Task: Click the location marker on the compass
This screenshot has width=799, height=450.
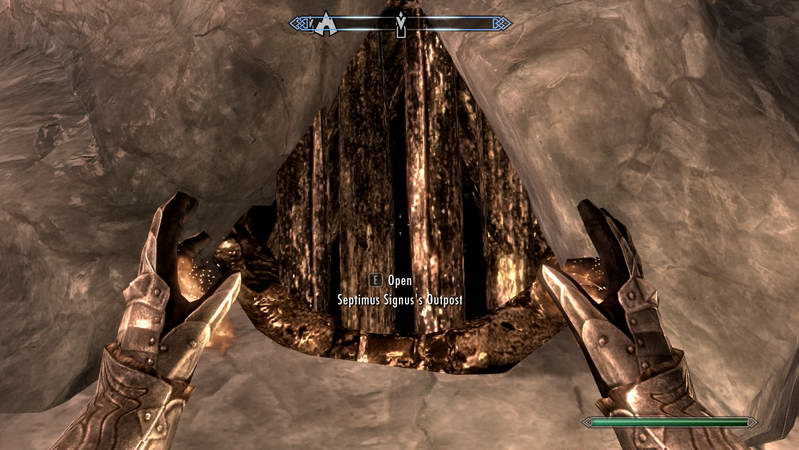Action: click(327, 24)
